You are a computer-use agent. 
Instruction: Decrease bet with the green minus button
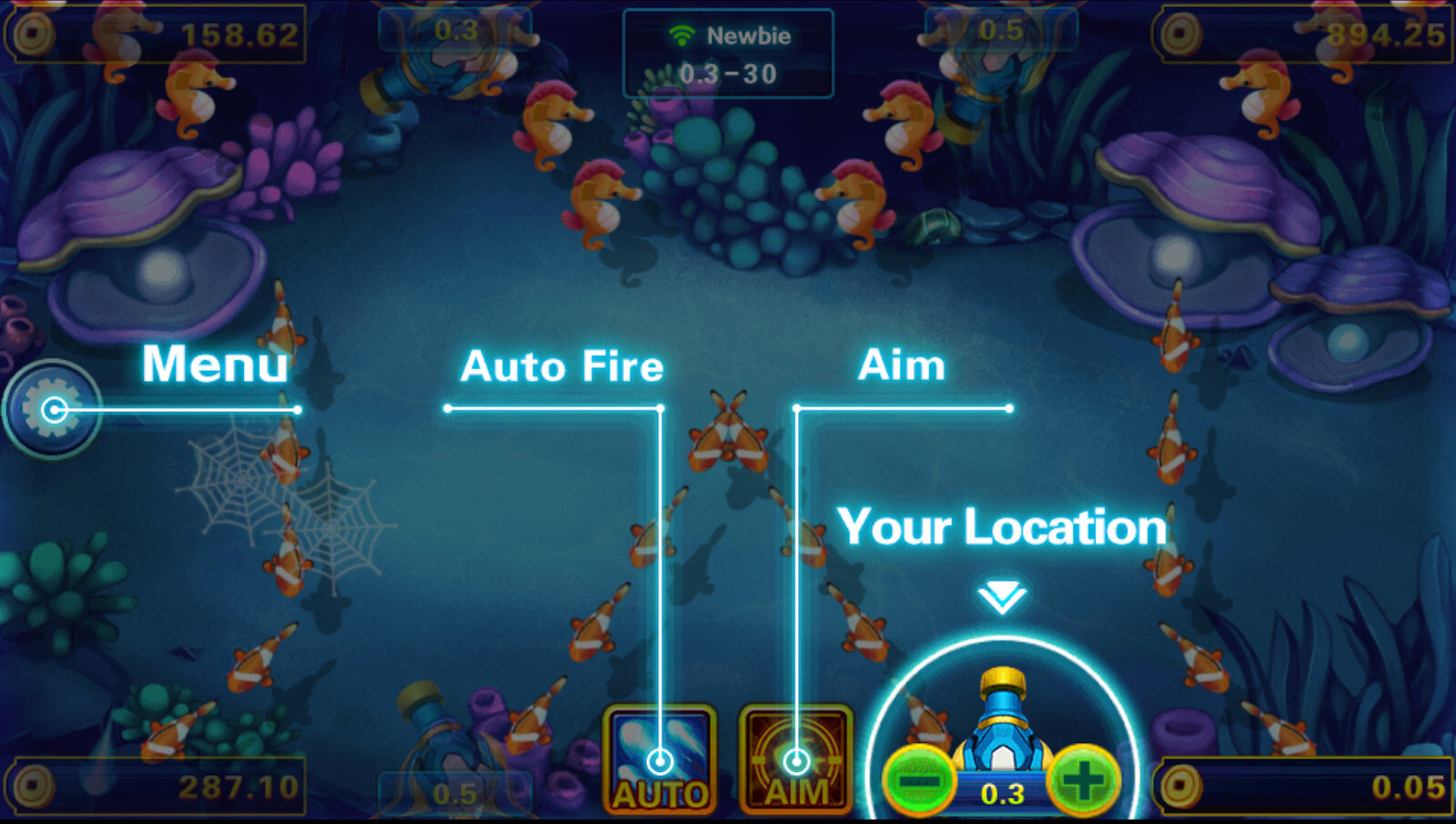point(918,781)
